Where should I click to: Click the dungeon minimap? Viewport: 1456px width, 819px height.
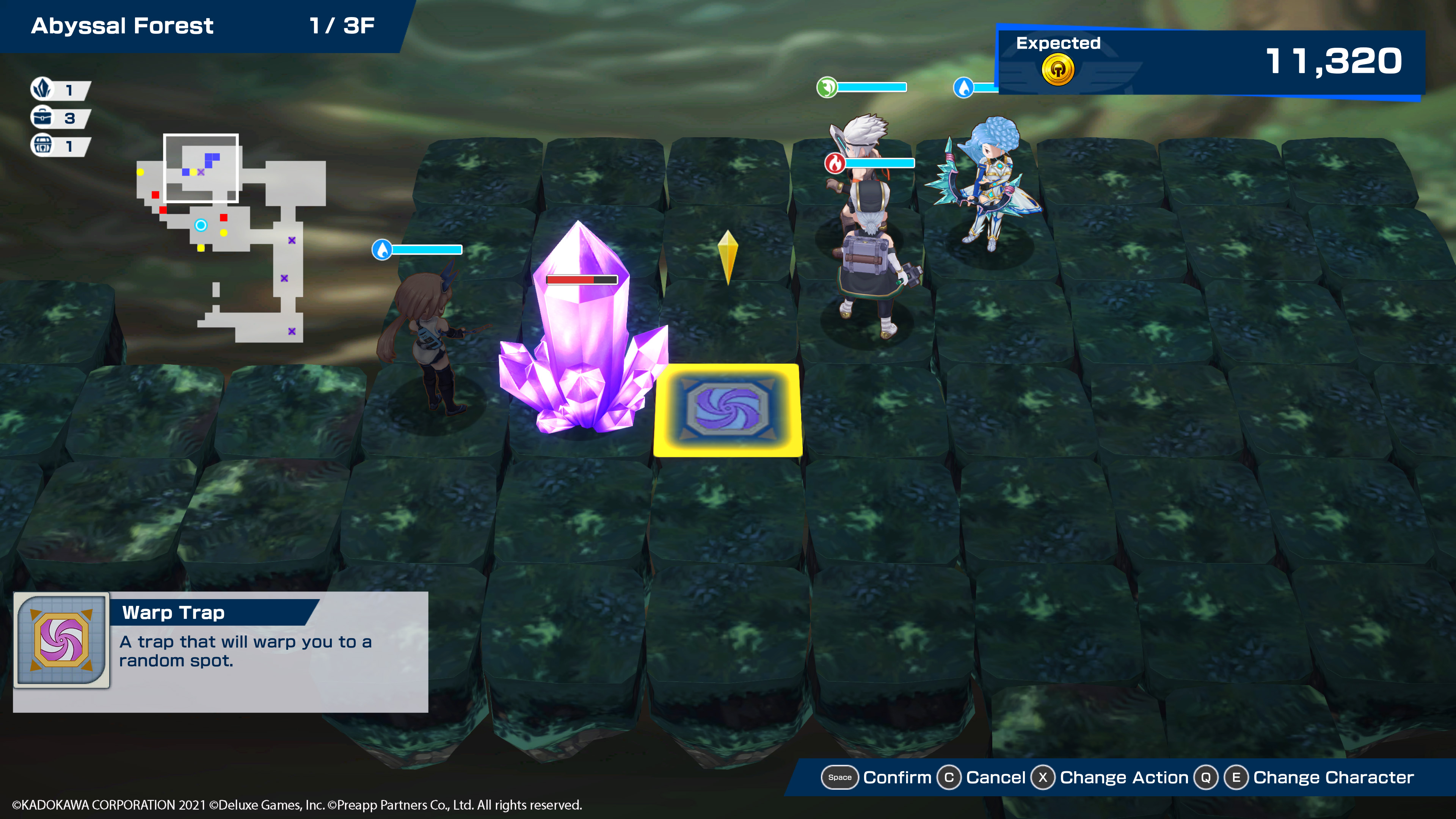click(231, 237)
